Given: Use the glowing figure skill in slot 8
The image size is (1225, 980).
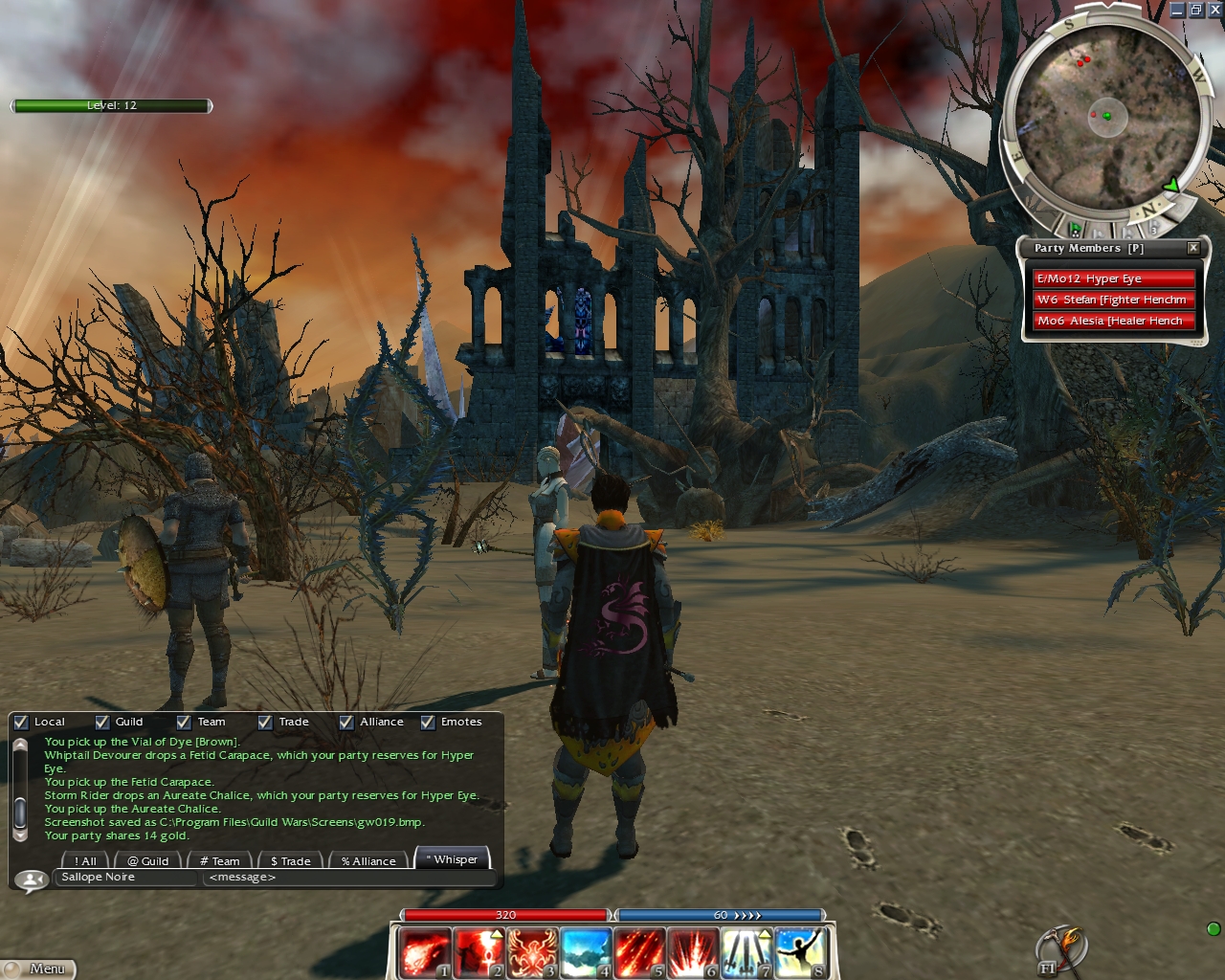Looking at the screenshot, I should [x=799, y=952].
